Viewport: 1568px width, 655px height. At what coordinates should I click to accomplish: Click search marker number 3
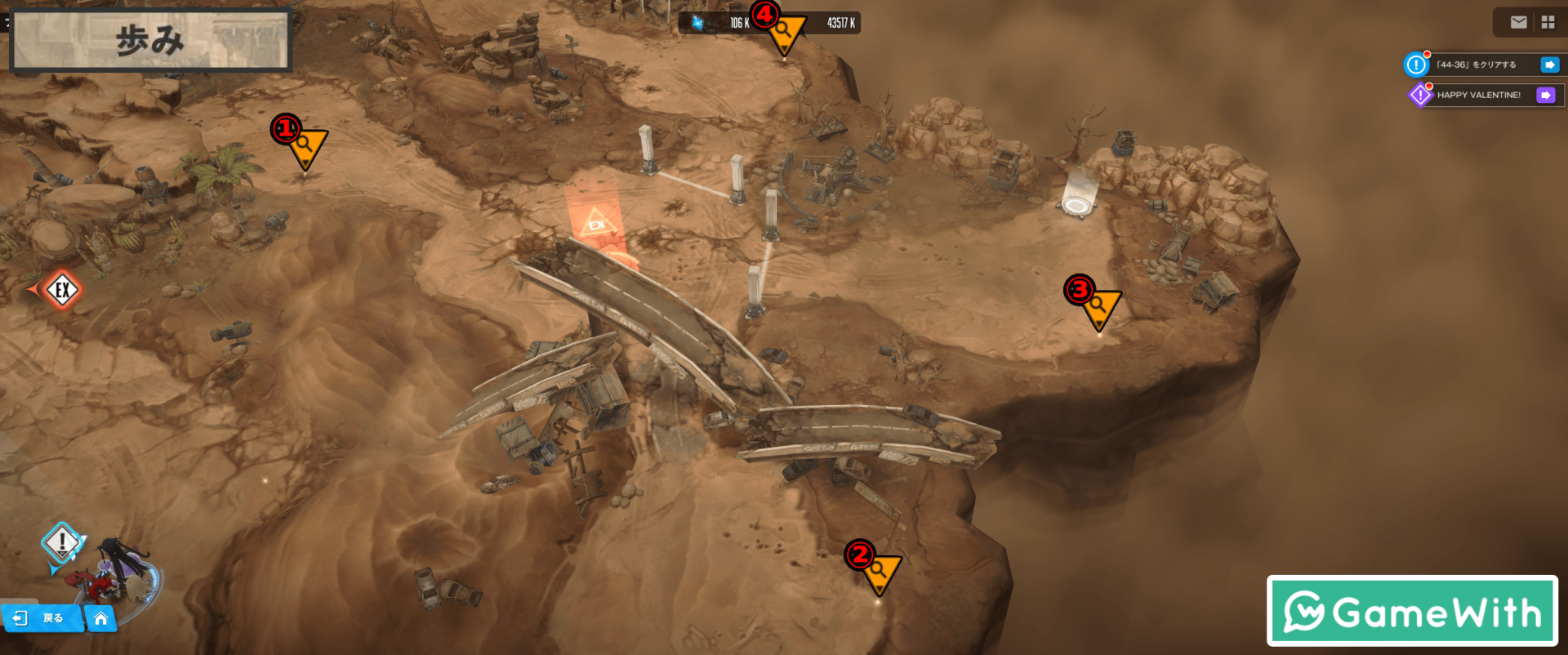click(x=1100, y=308)
